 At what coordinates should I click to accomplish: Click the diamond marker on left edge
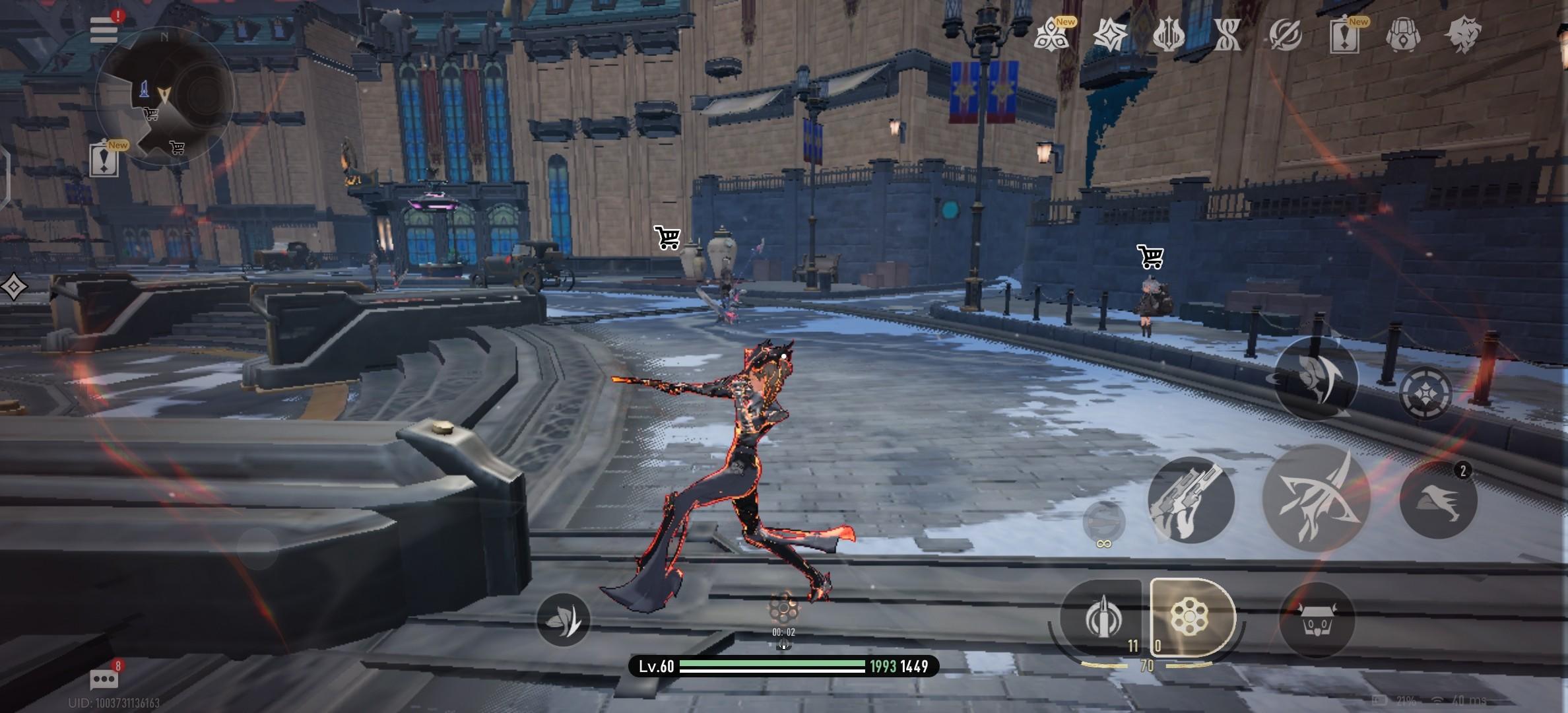(x=14, y=287)
